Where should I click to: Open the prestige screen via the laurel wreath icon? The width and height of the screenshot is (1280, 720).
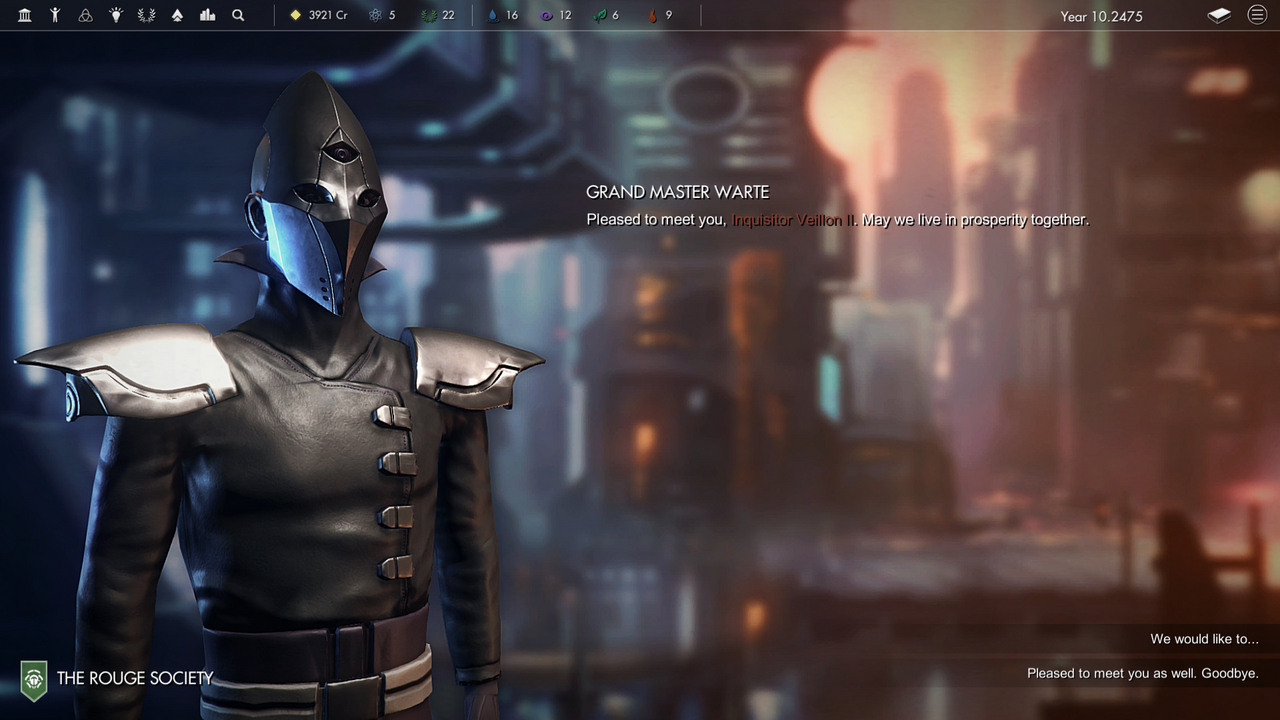pyautogui.click(x=146, y=15)
